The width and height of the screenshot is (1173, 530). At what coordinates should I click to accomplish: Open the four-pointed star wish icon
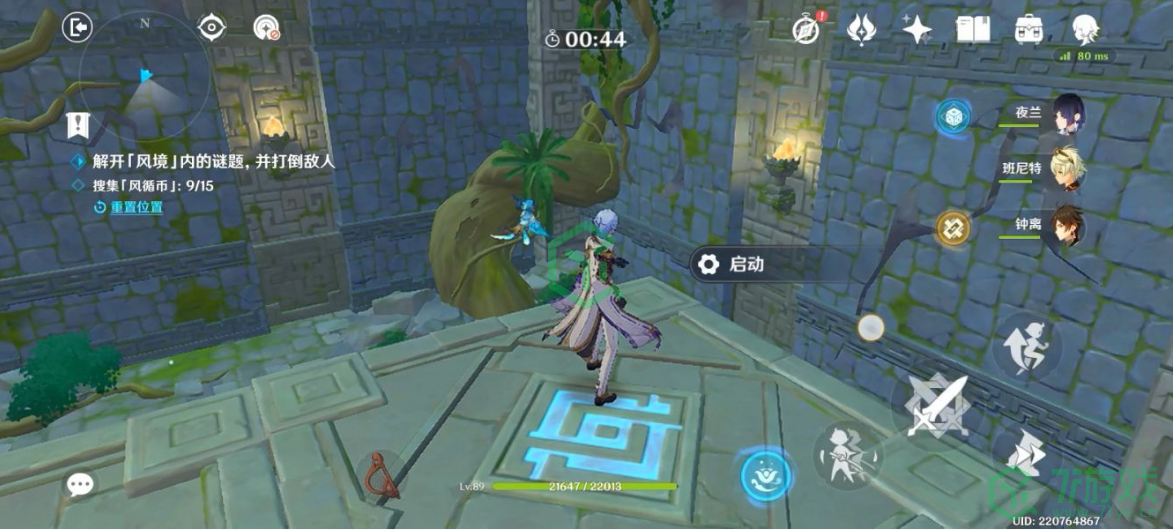tap(916, 29)
